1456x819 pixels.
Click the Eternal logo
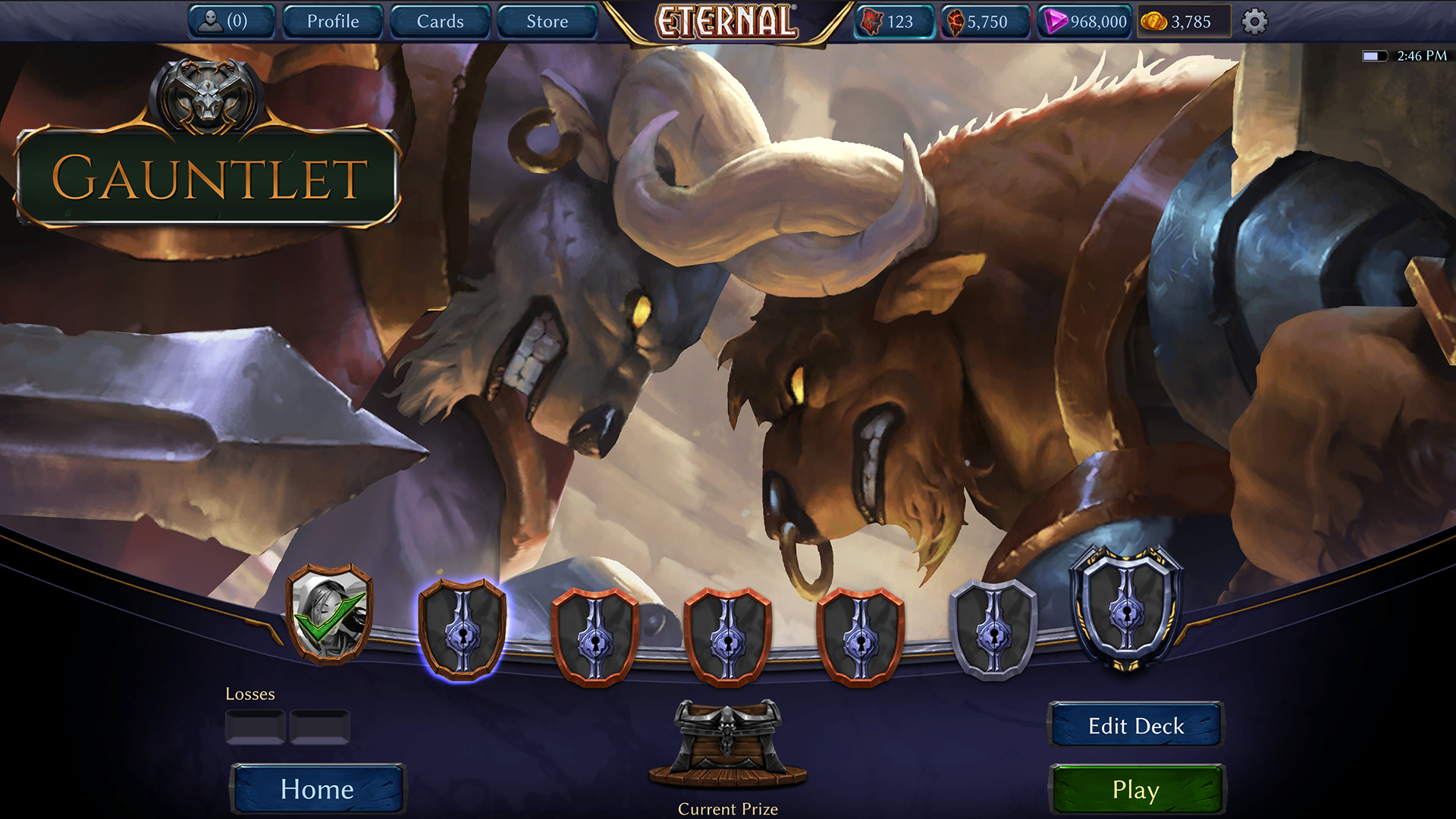tap(726, 21)
